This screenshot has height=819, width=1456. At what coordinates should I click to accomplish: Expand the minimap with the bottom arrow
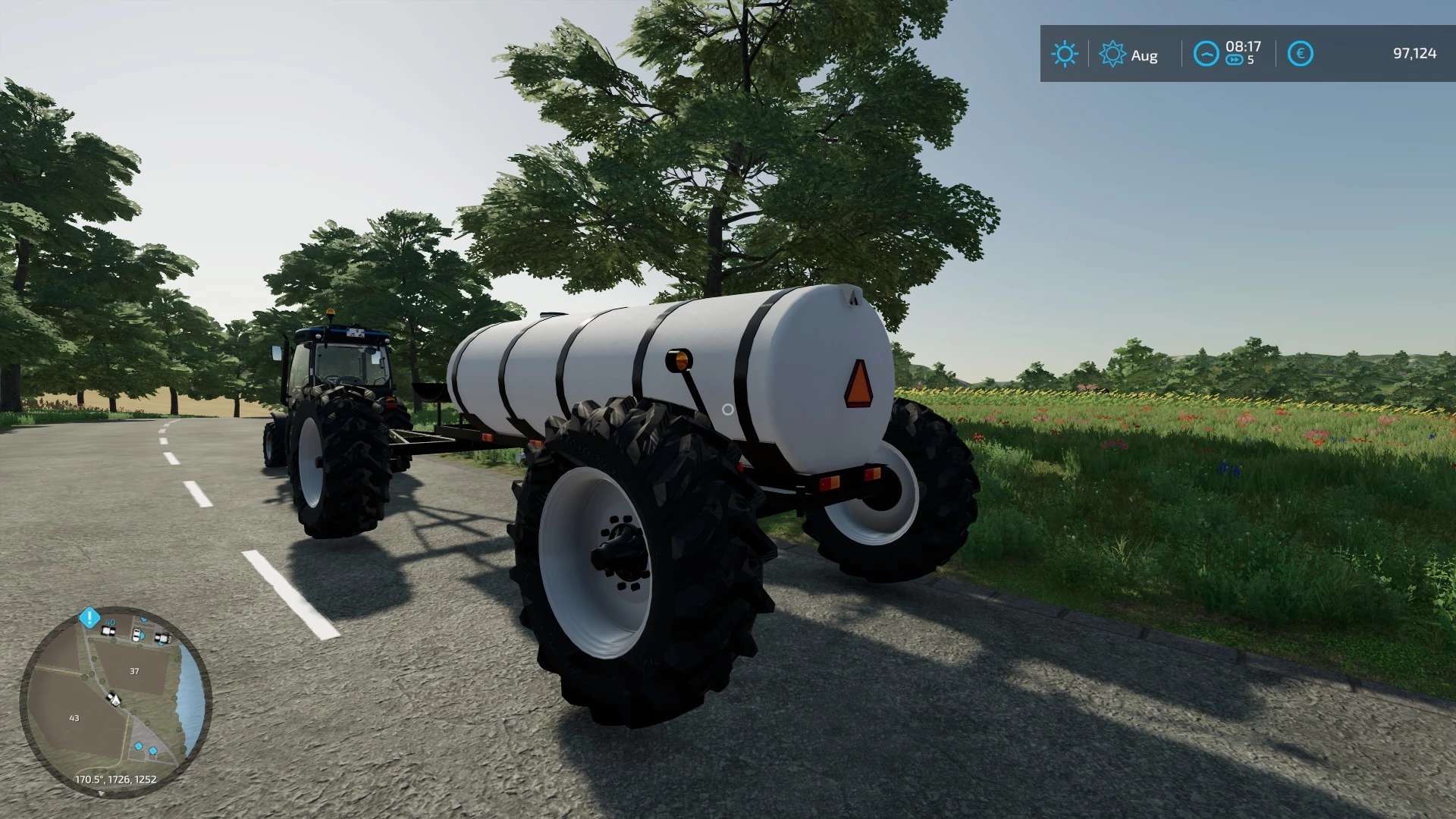102,793
